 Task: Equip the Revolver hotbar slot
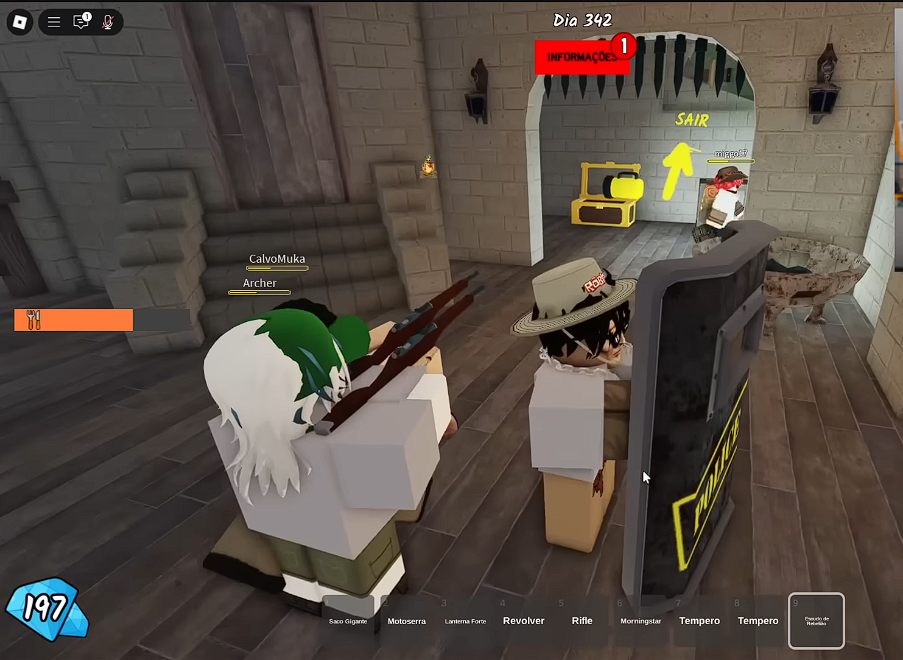[523, 620]
